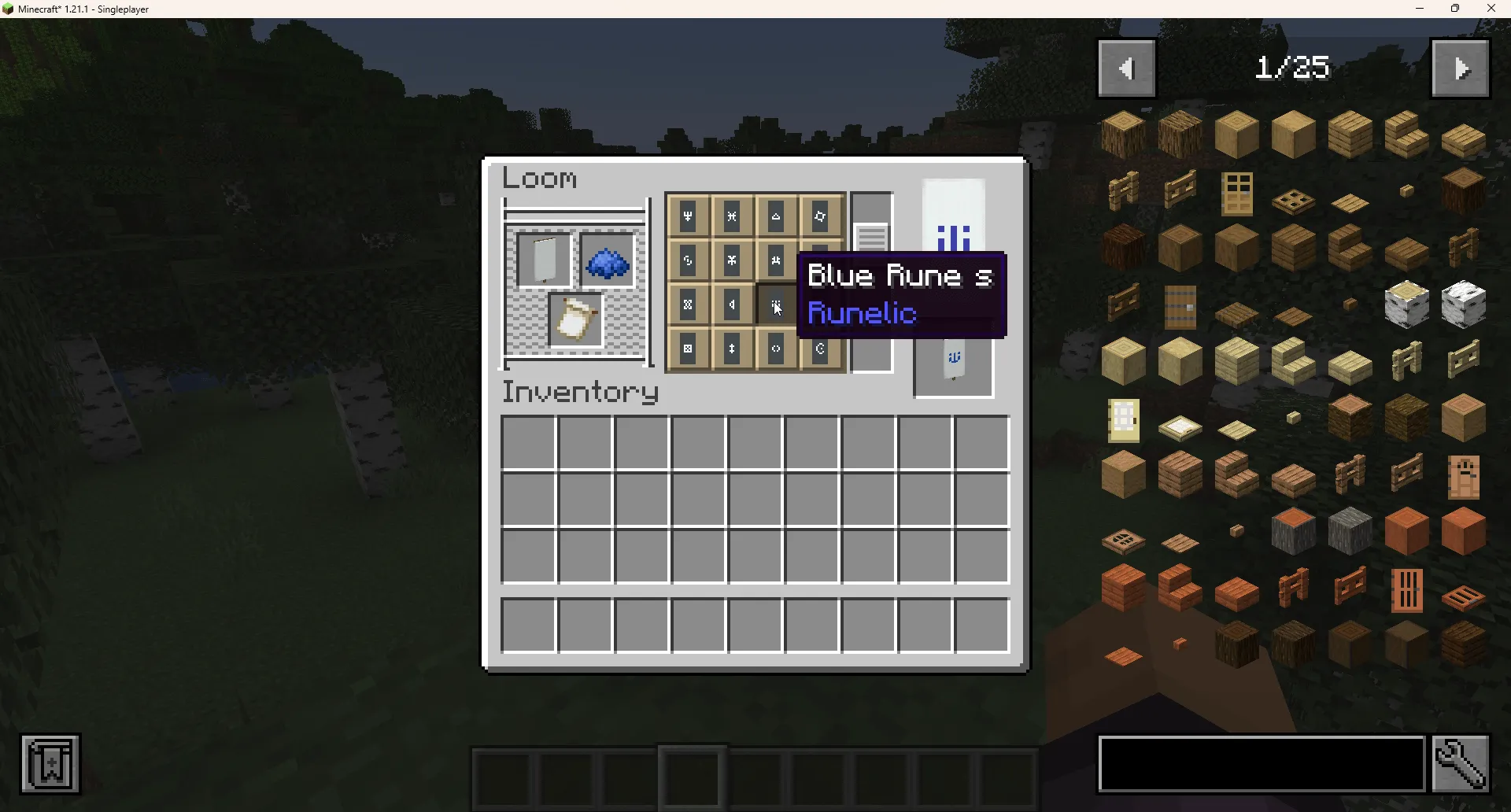Click the EMI search bar at the bottom
Viewport: 1511px width, 812px height.
(x=1259, y=763)
